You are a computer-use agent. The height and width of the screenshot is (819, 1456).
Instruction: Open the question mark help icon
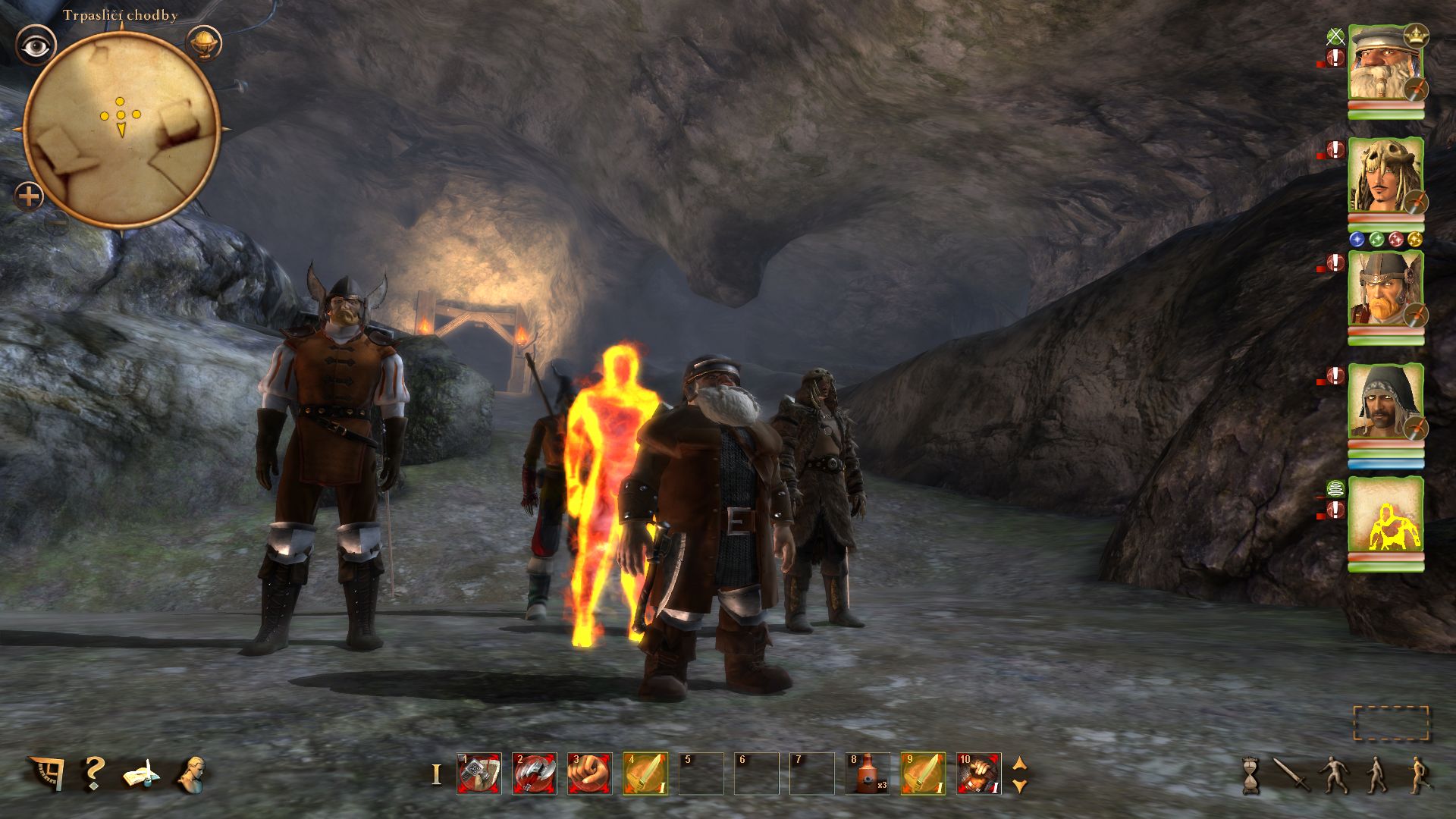[93, 773]
